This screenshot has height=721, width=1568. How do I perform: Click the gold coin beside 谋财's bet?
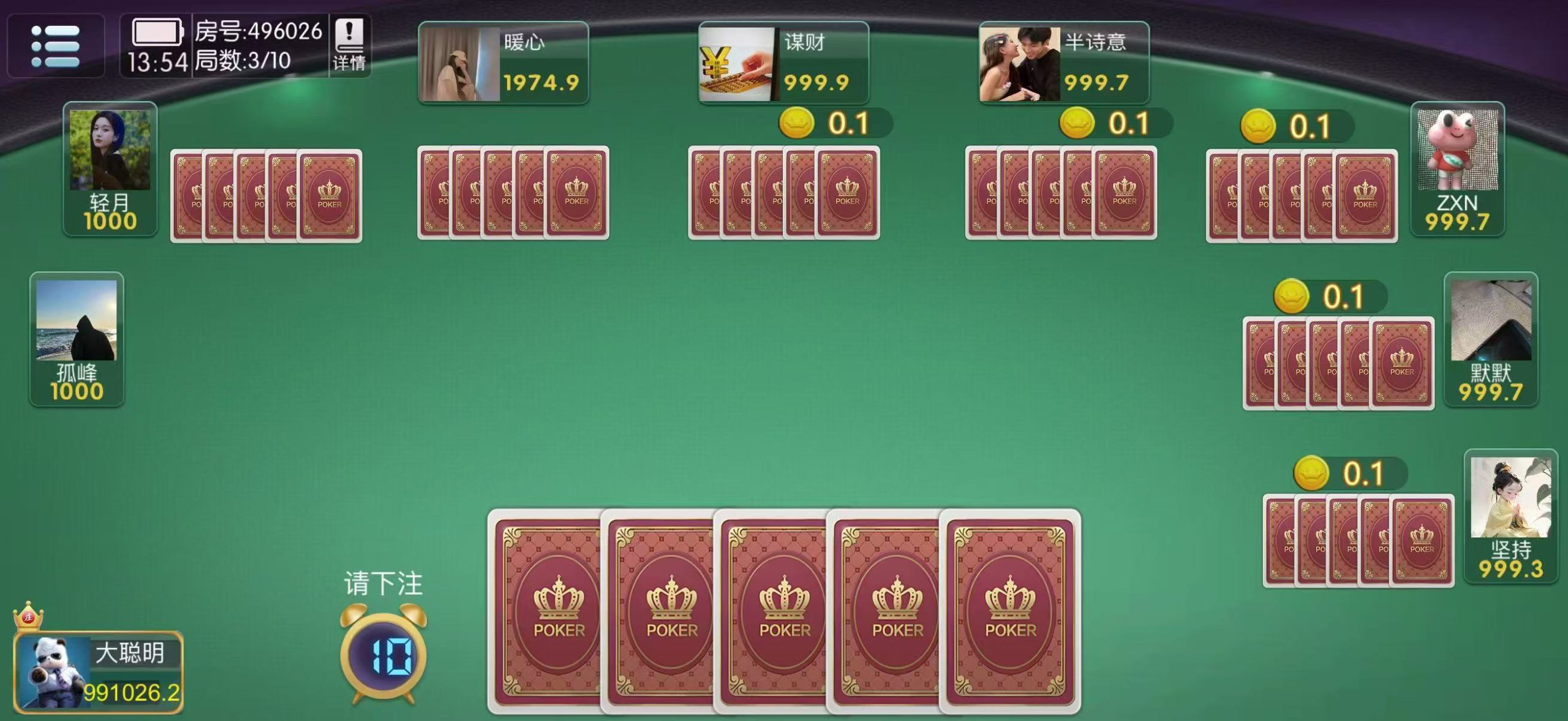click(x=796, y=124)
